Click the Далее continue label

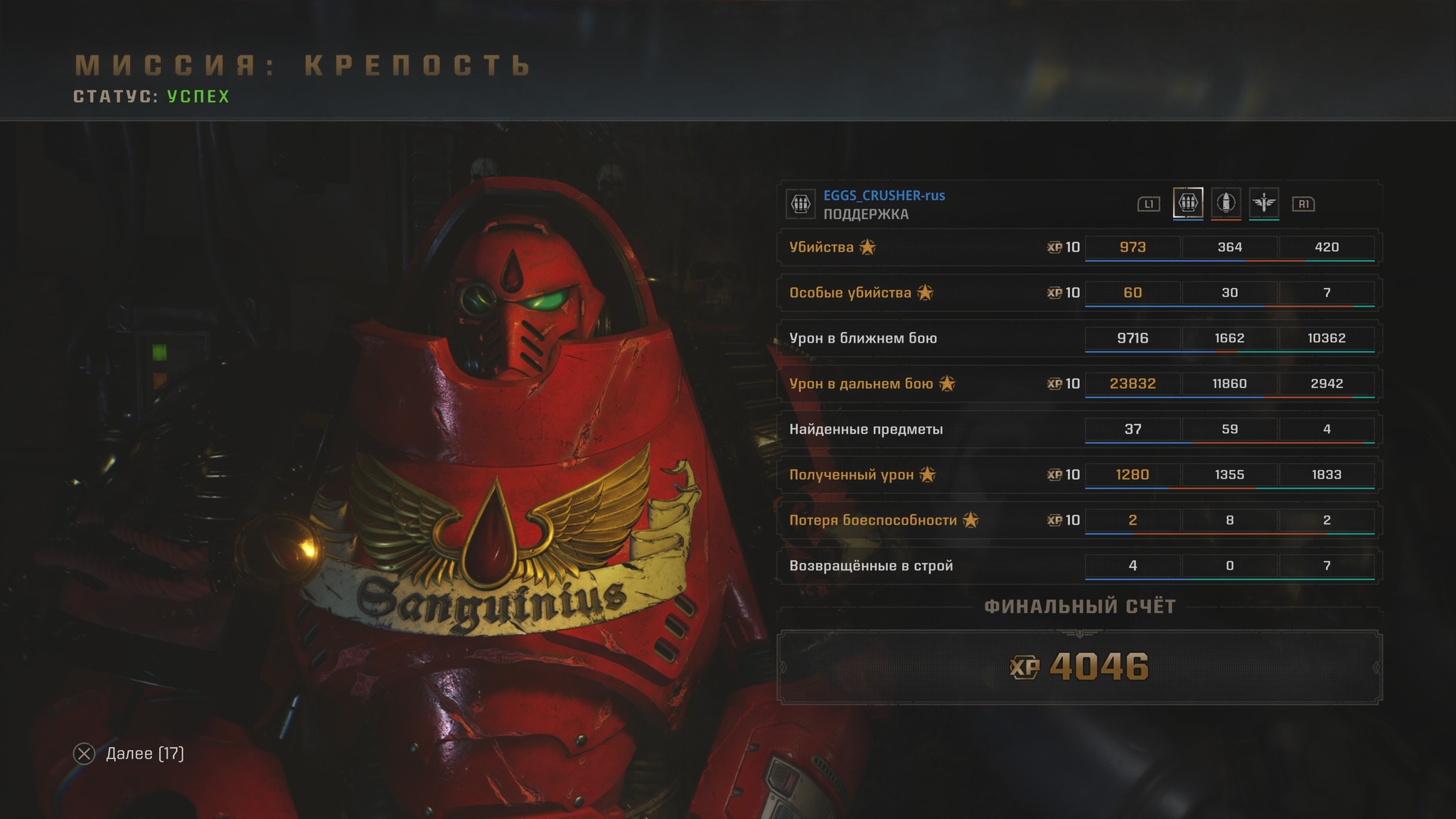point(144,754)
